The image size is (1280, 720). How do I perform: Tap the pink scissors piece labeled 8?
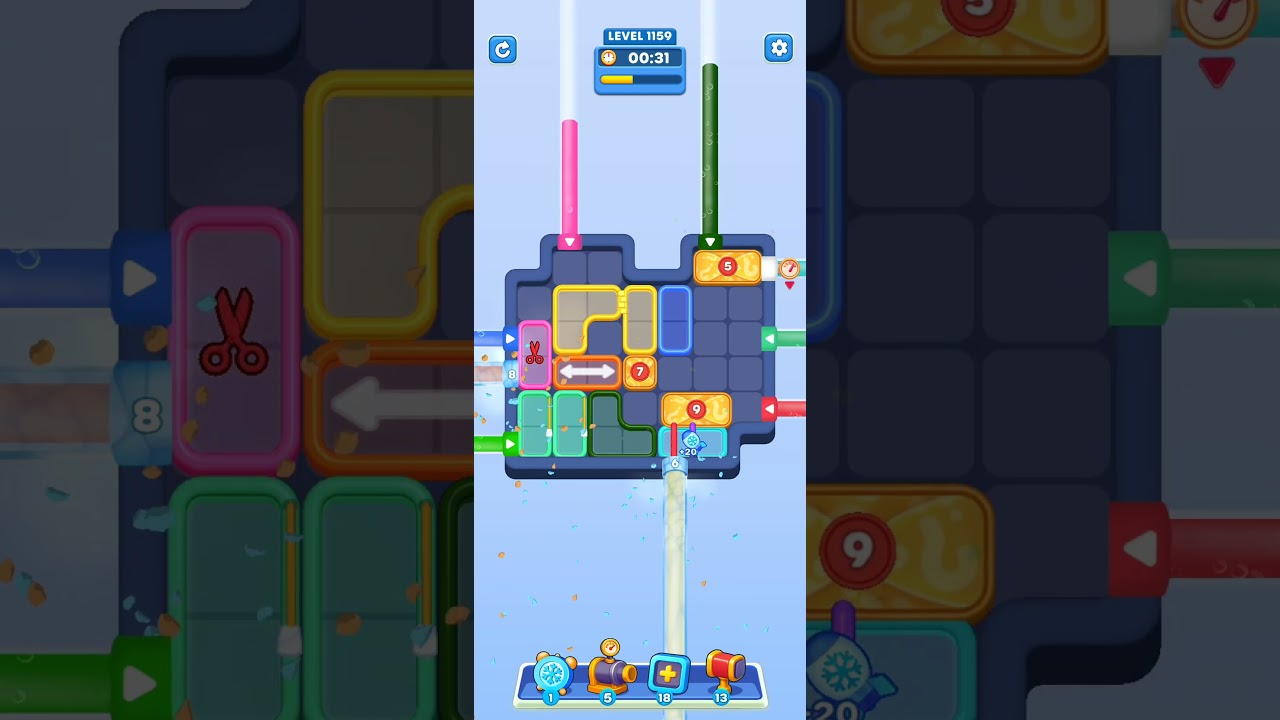click(534, 355)
